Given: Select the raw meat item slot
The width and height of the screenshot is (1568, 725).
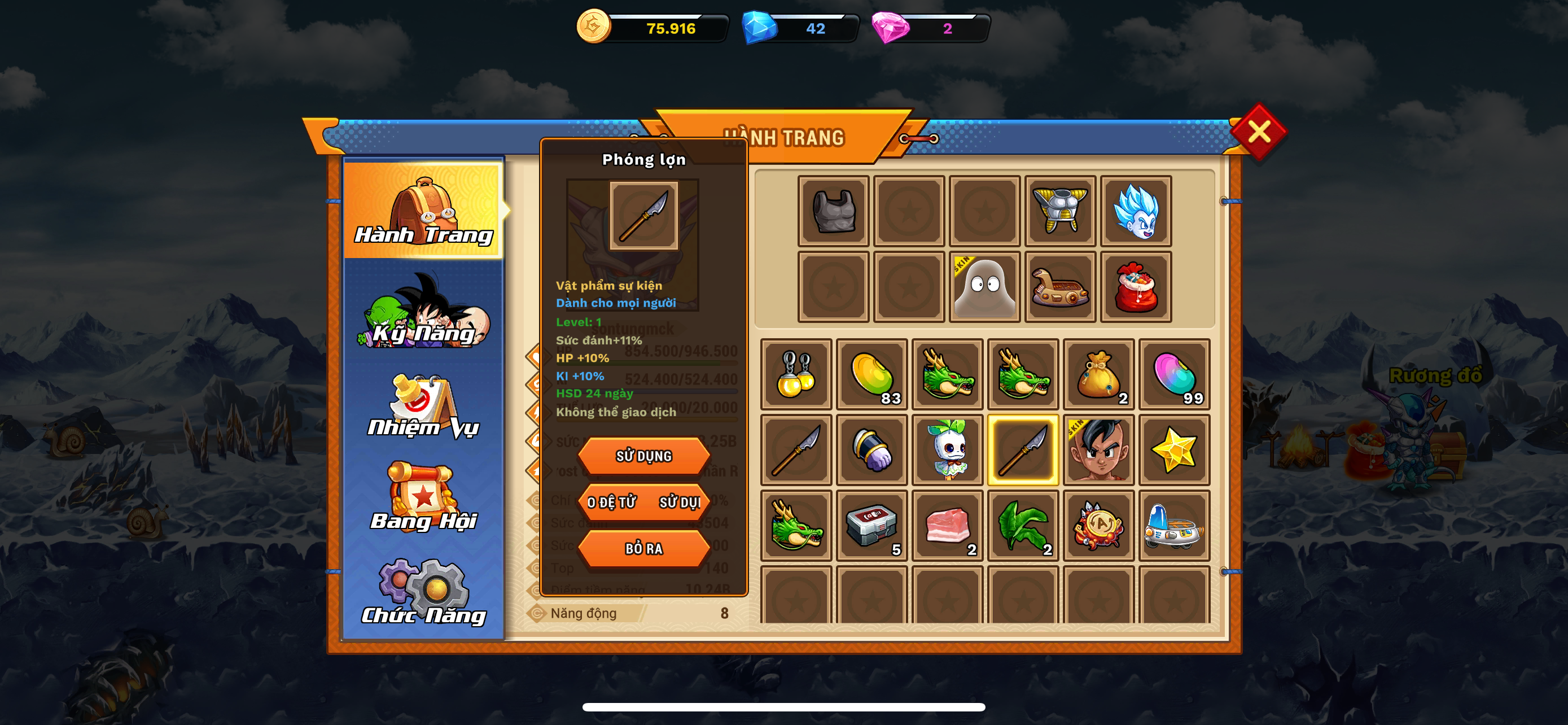Looking at the screenshot, I should click(x=947, y=525).
